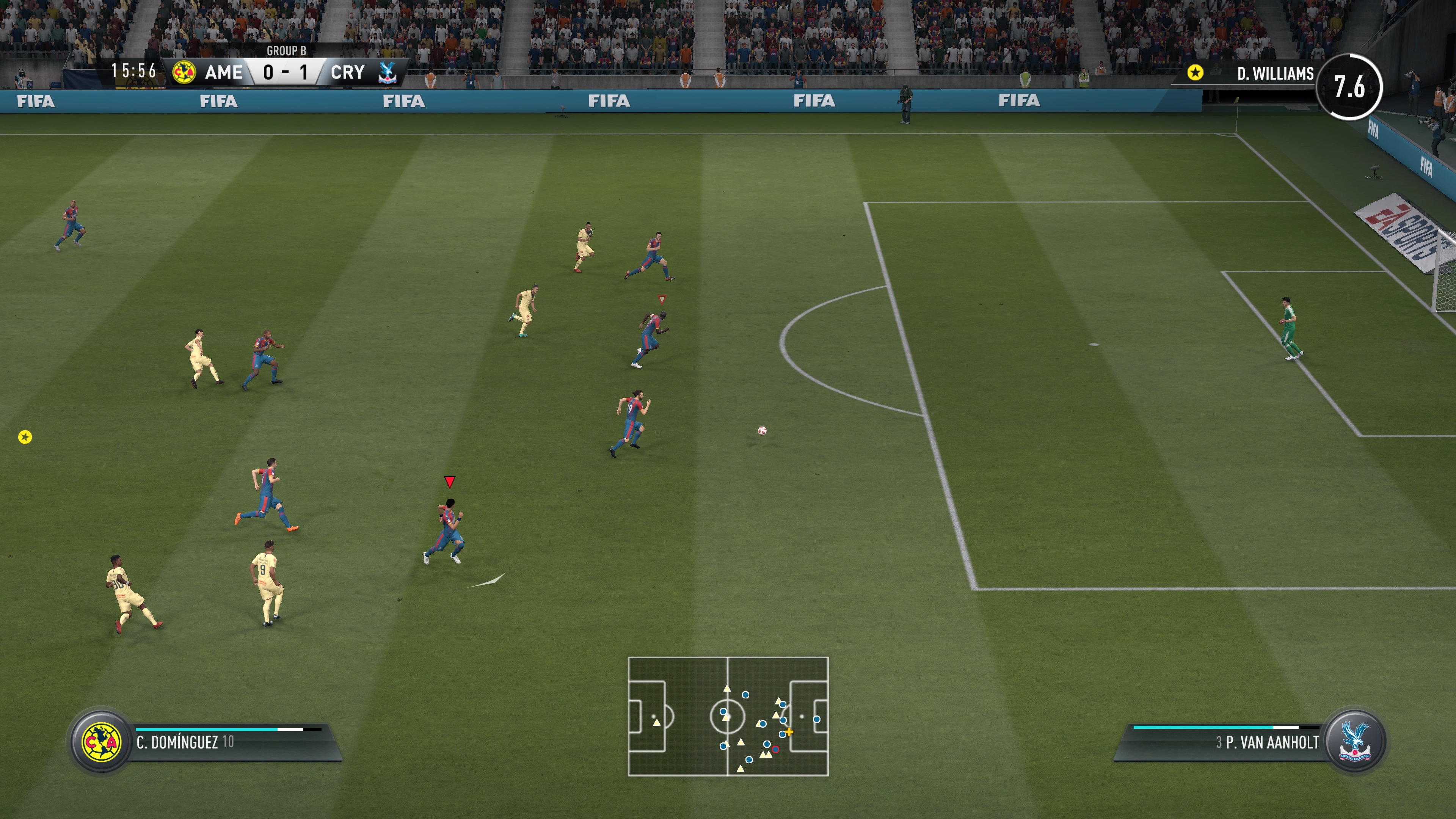1456x819 pixels.
Task: Click the pitch radar minimap
Action: click(728, 716)
